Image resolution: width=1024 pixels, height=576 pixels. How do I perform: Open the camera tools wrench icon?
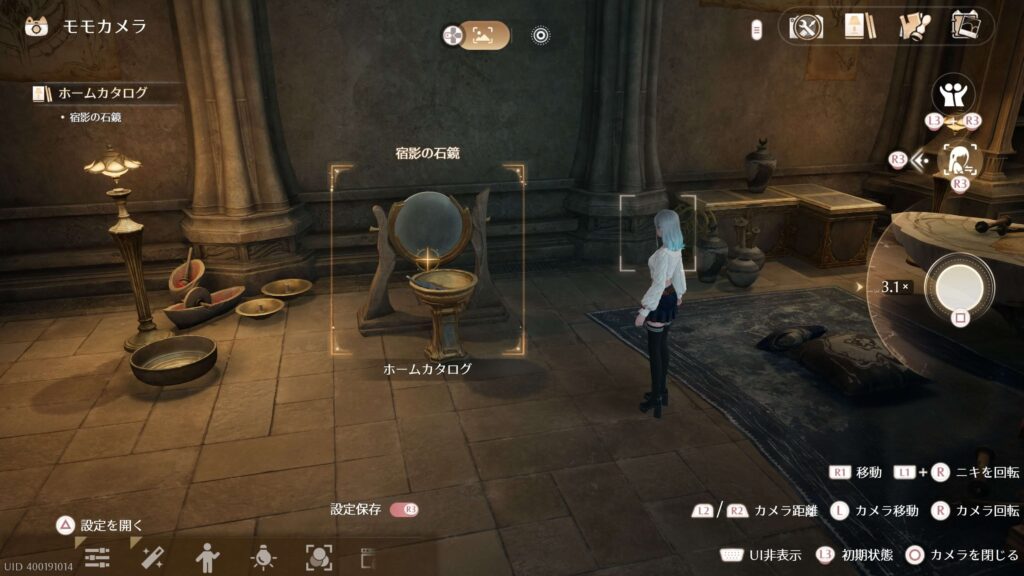pos(806,27)
